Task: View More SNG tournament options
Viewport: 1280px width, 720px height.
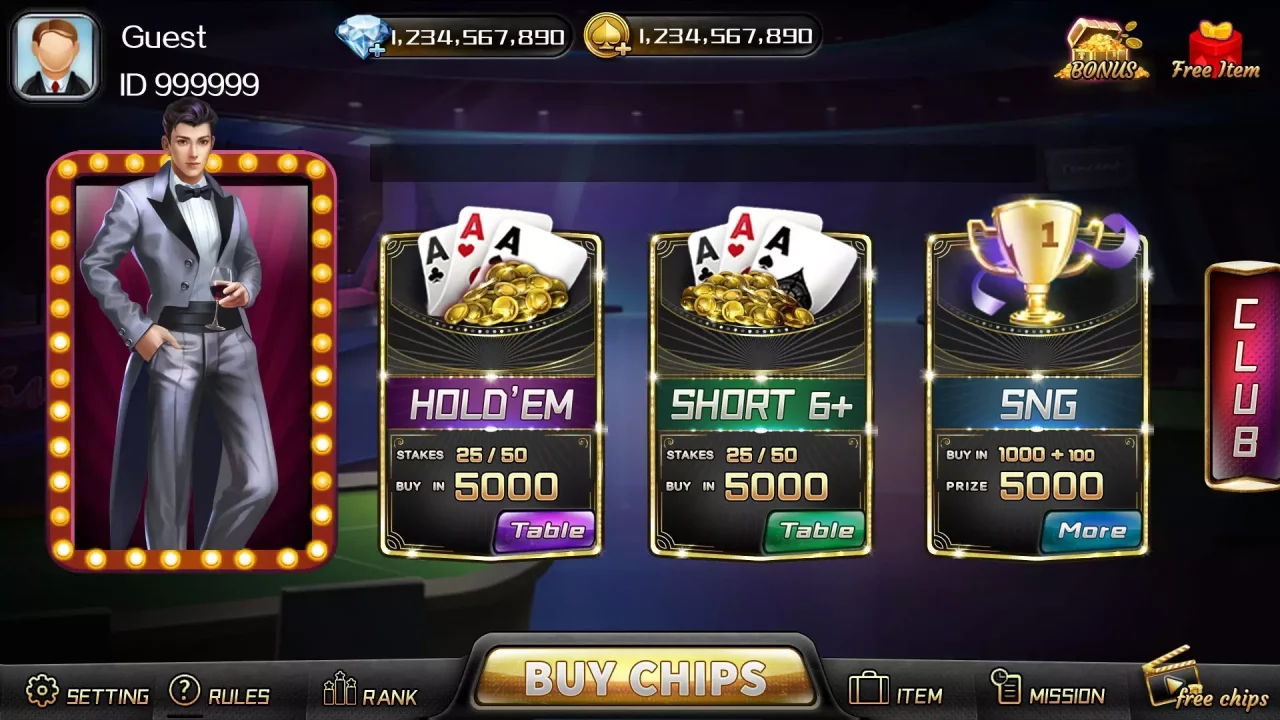Action: [x=1093, y=531]
